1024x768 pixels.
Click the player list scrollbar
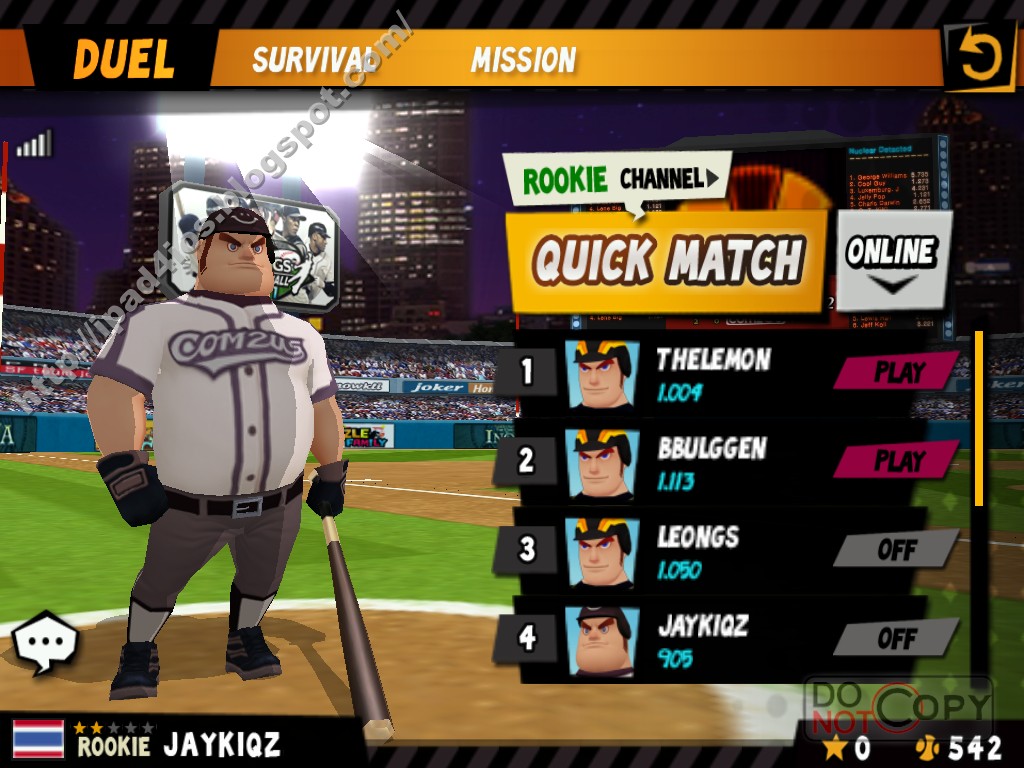979,420
